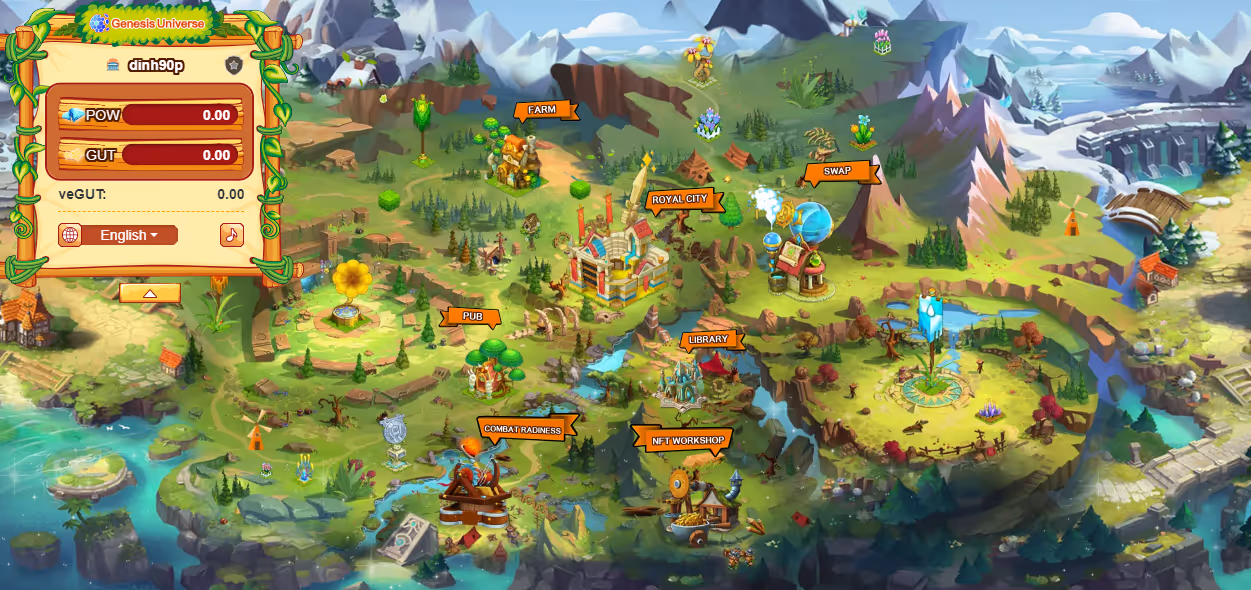Open the English language dropdown
This screenshot has width=1251, height=590.
pyautogui.click(x=129, y=235)
